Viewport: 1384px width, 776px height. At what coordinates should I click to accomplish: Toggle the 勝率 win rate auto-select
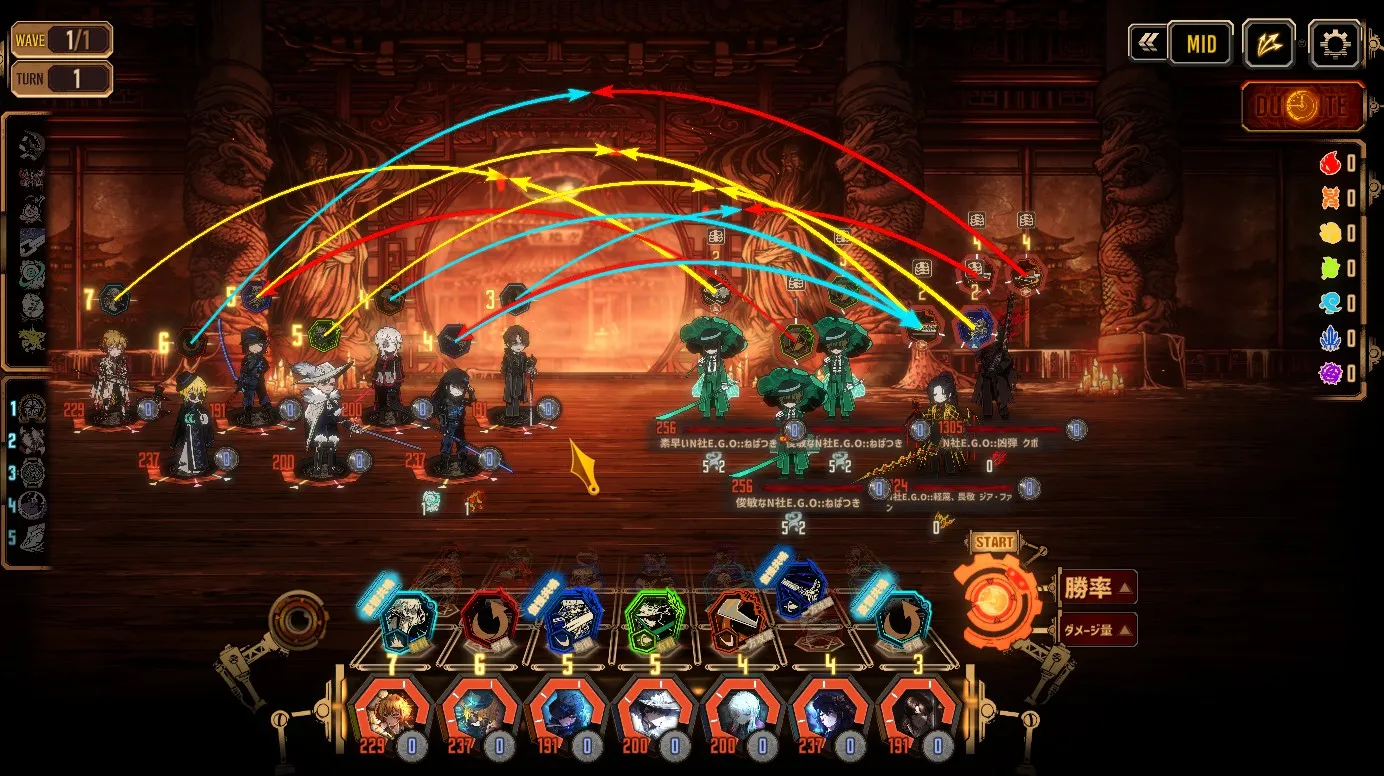[x=1097, y=588]
